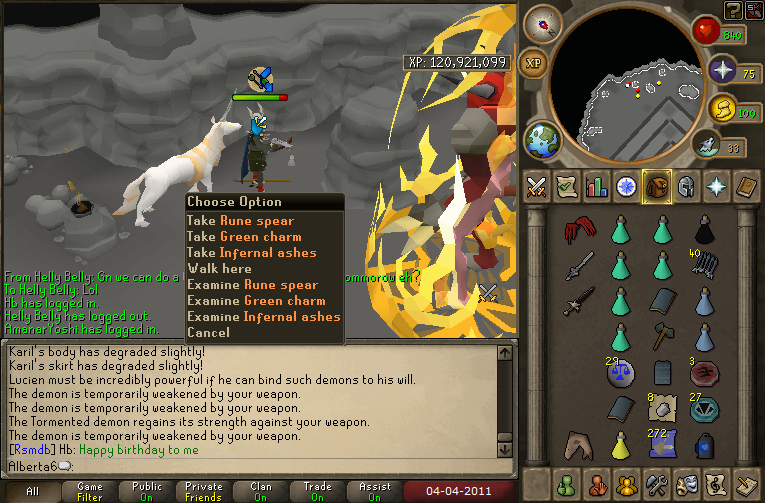Open the worn equipment helmet tab

point(687,186)
